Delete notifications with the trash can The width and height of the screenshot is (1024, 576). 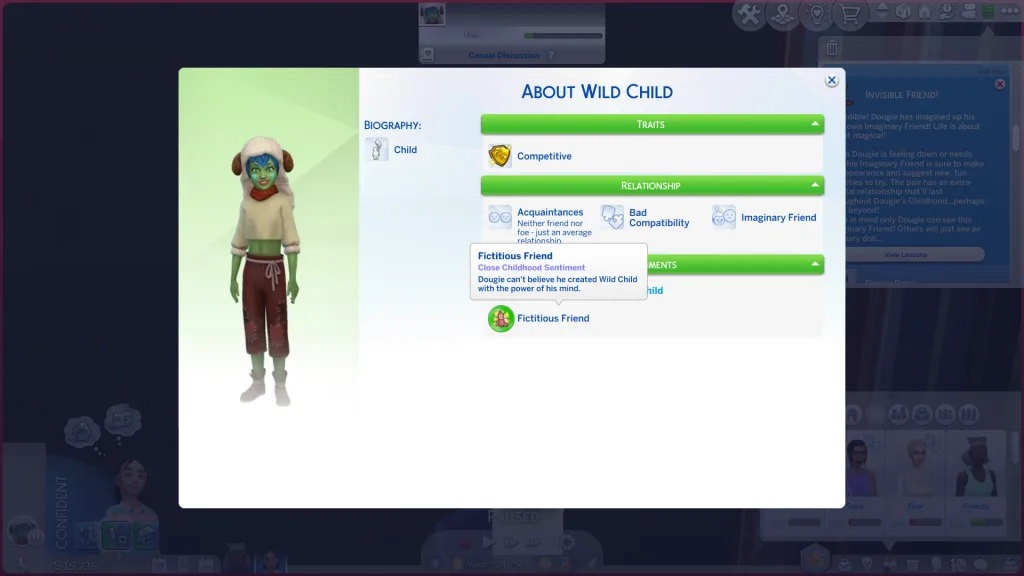[833, 48]
